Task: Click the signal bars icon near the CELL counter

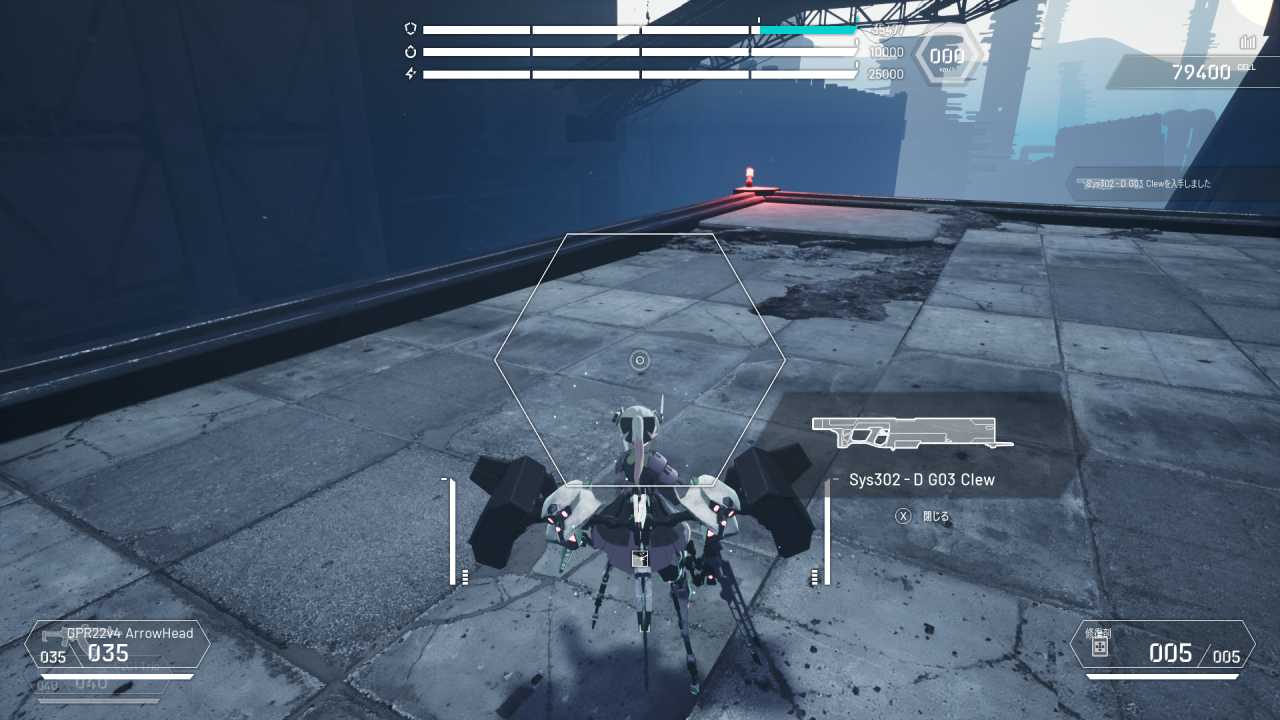Action: (x=1247, y=42)
